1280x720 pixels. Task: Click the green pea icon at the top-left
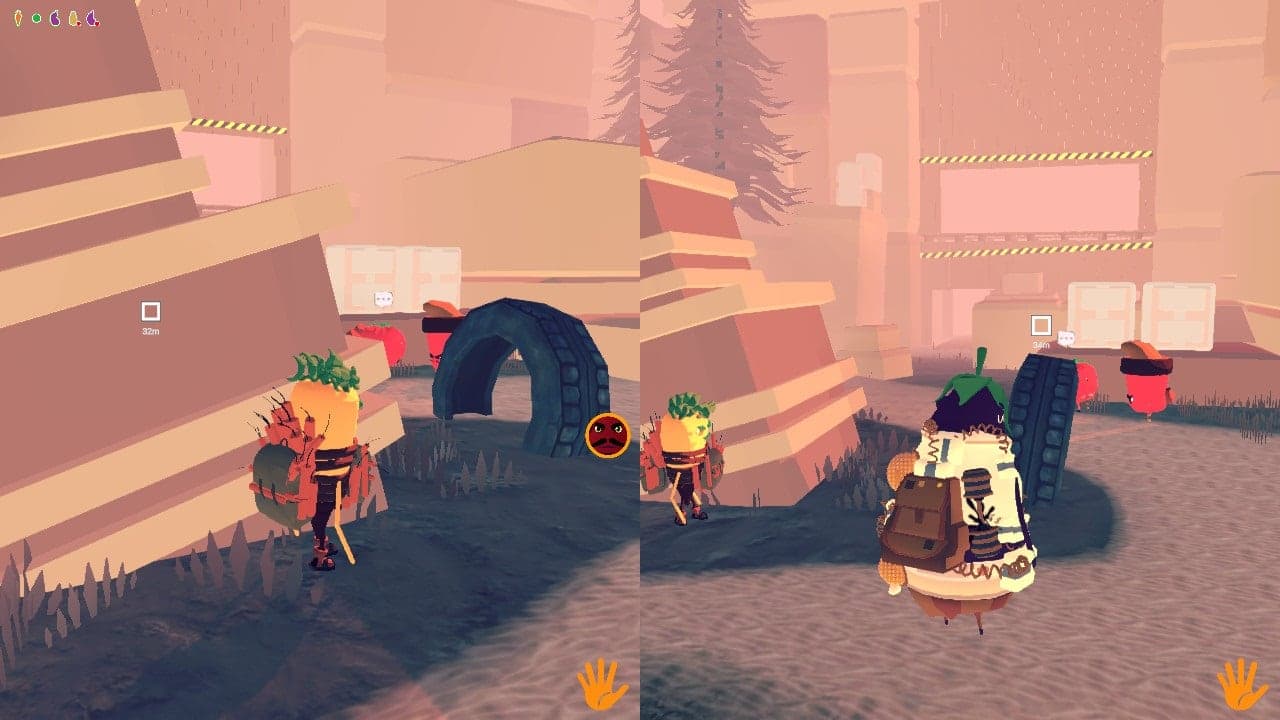click(x=36, y=17)
